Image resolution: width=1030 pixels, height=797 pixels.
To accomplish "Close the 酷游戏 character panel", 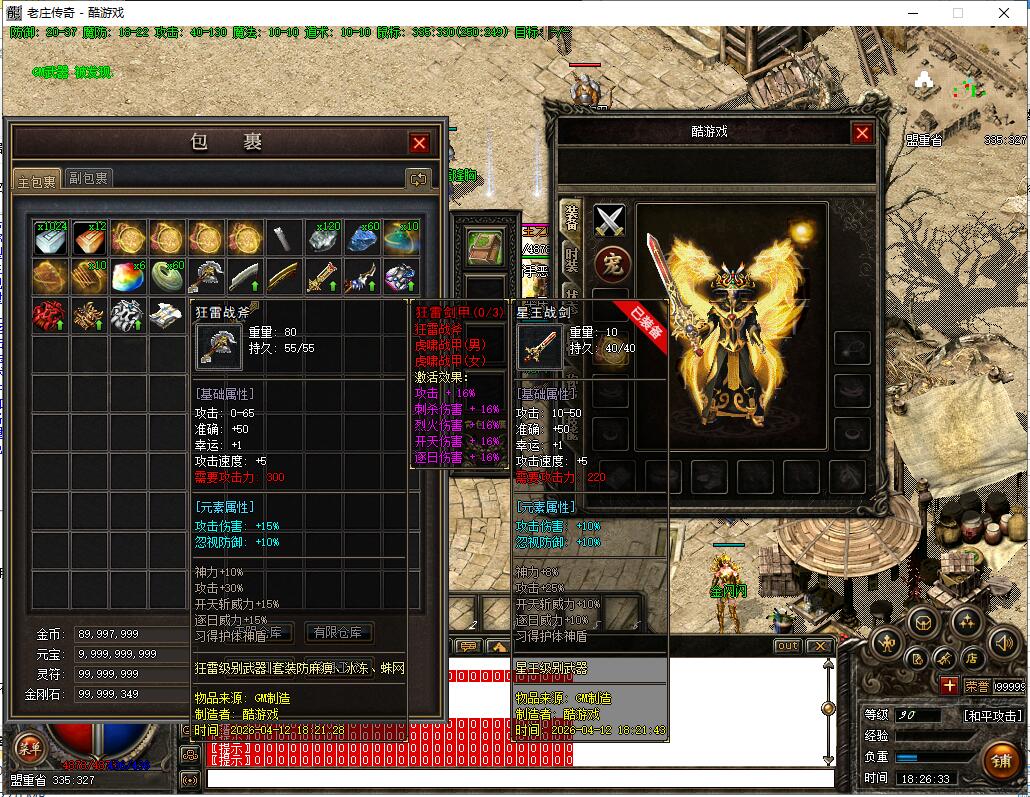I will point(862,133).
